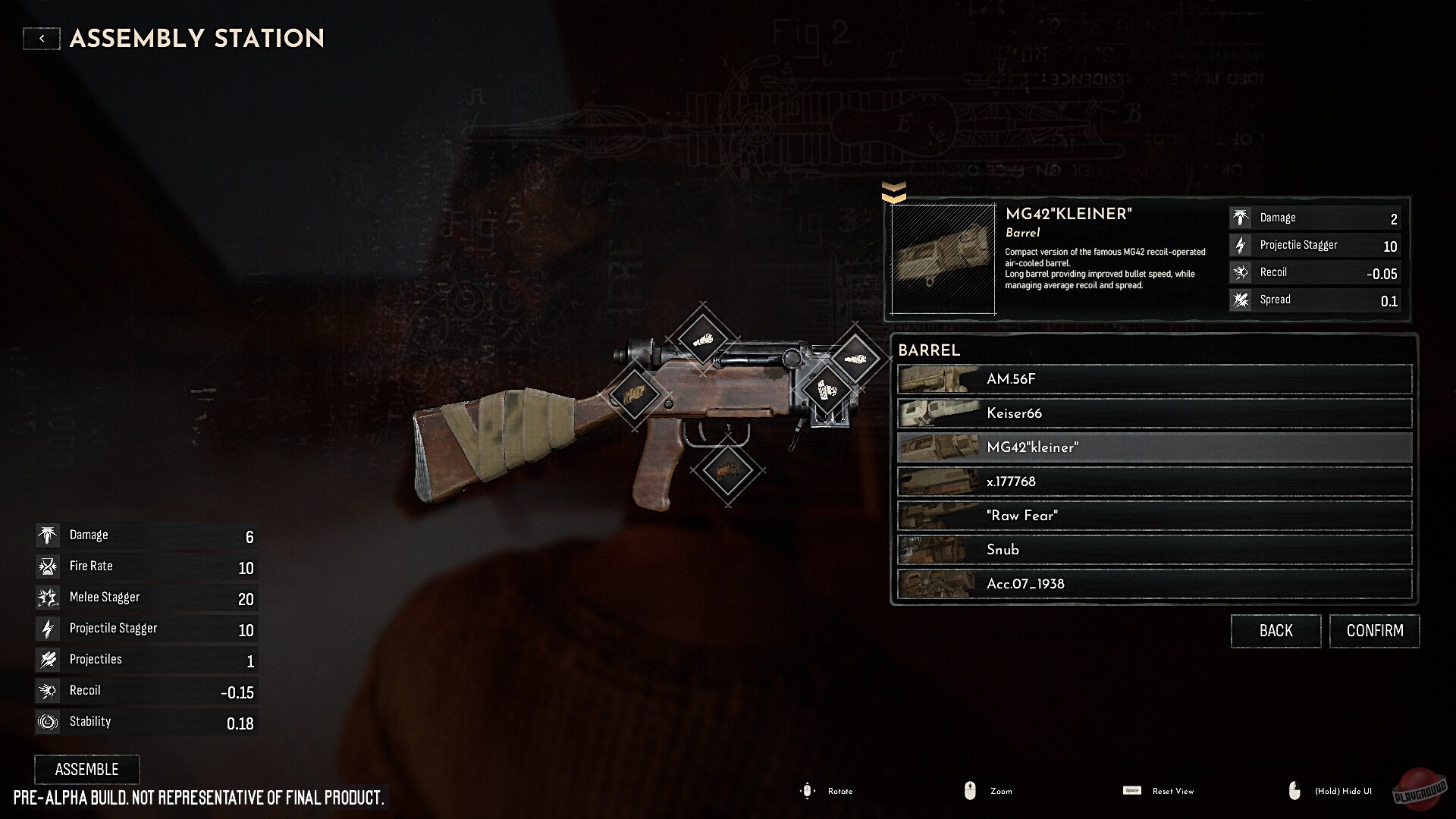Go back using the top-left arrow

(x=42, y=39)
